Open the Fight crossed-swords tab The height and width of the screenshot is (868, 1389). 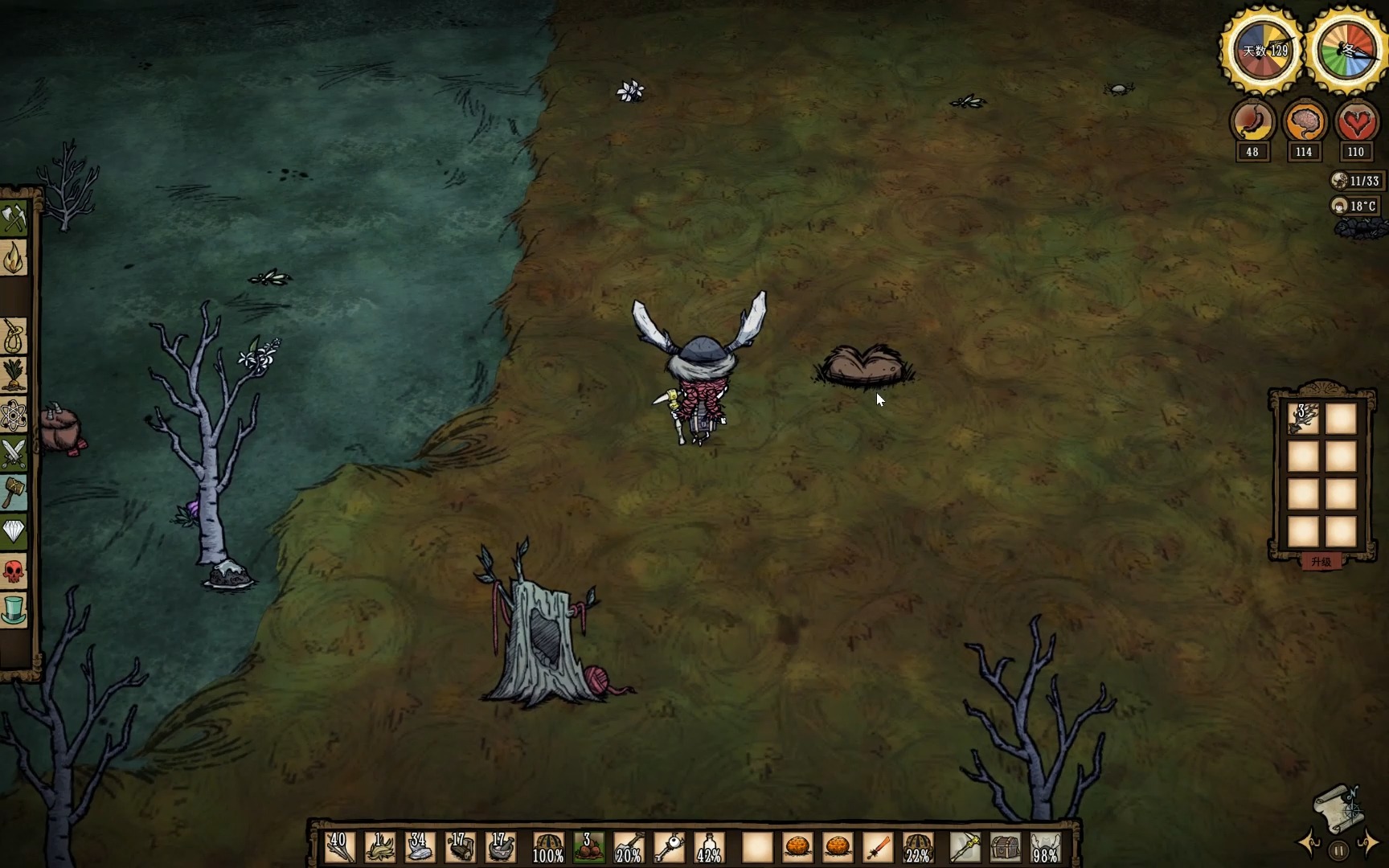[14, 454]
